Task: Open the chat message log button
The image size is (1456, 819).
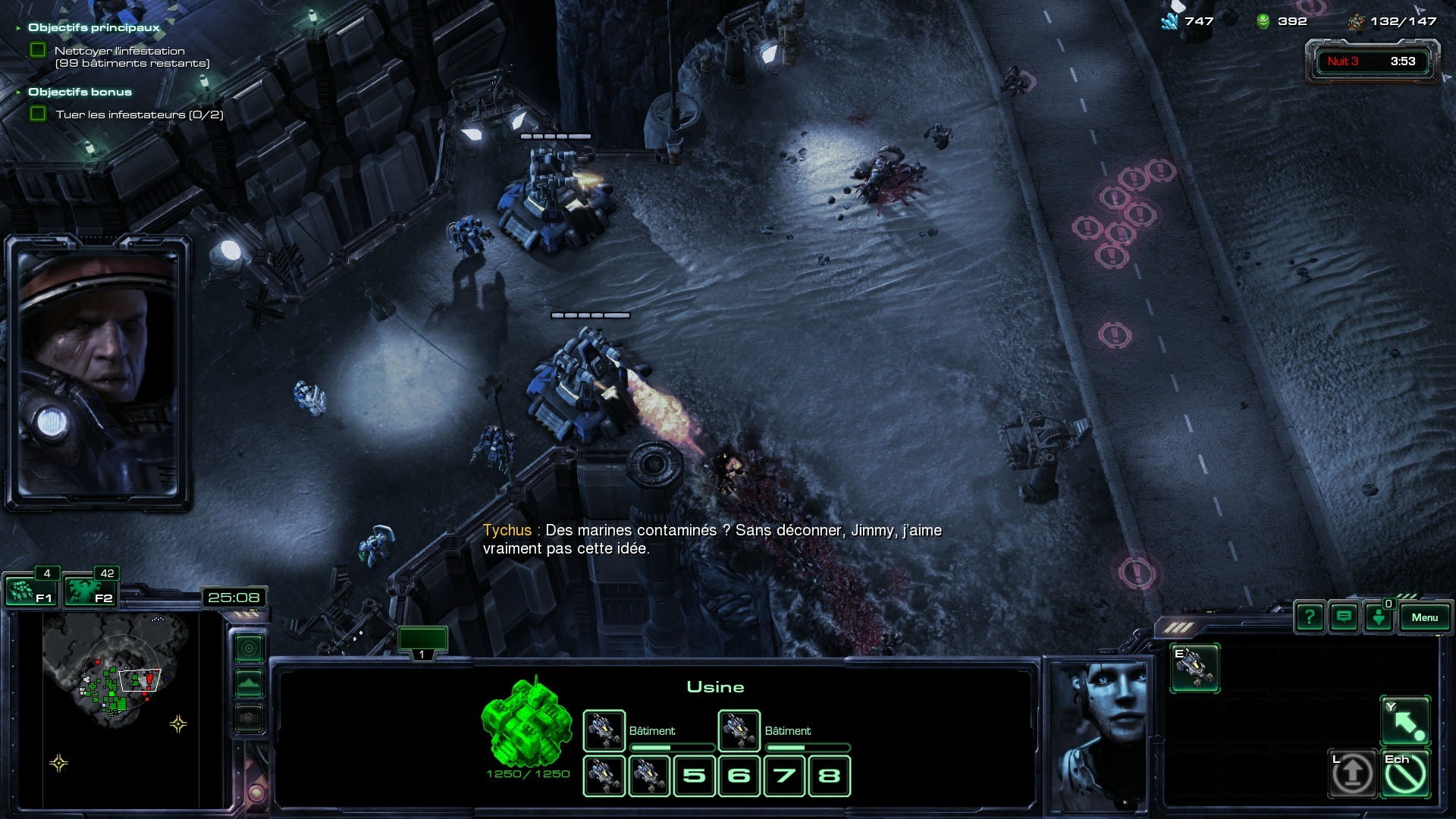Action: coord(1344,617)
